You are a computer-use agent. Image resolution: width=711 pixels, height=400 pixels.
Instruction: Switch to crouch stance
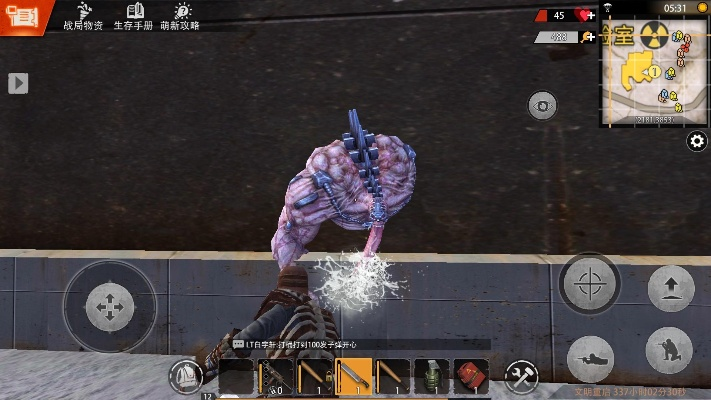point(669,351)
